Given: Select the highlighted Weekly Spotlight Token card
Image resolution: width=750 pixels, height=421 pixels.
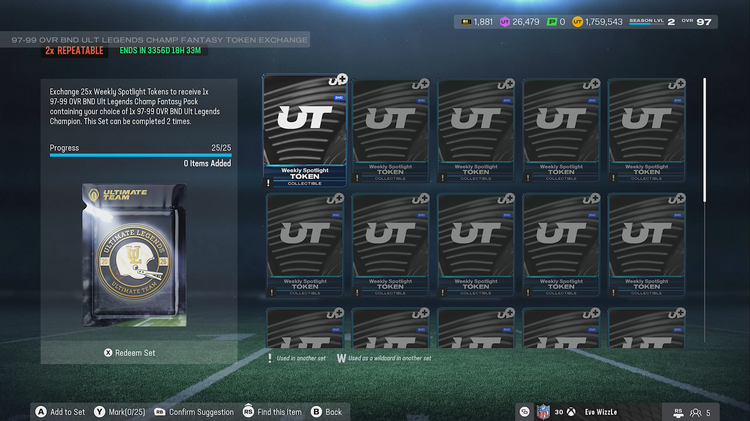Looking at the screenshot, I should [304, 131].
